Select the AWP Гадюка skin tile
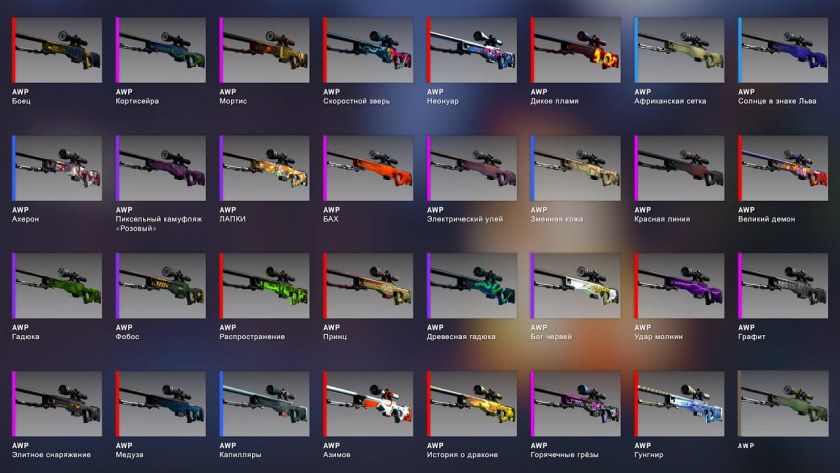The width and height of the screenshot is (840, 473). 58,286
